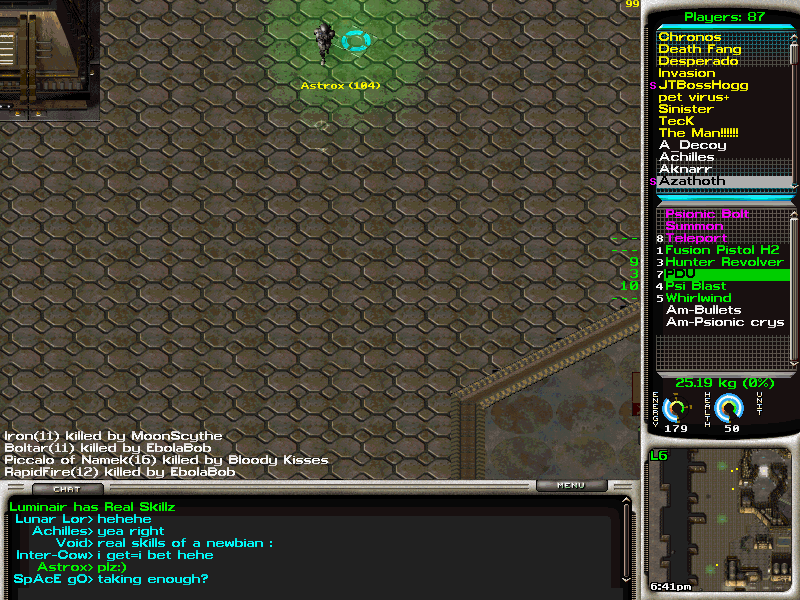Screen dimensions: 800x600
Task: Select player Death Fang from the list
Action: click(700, 49)
